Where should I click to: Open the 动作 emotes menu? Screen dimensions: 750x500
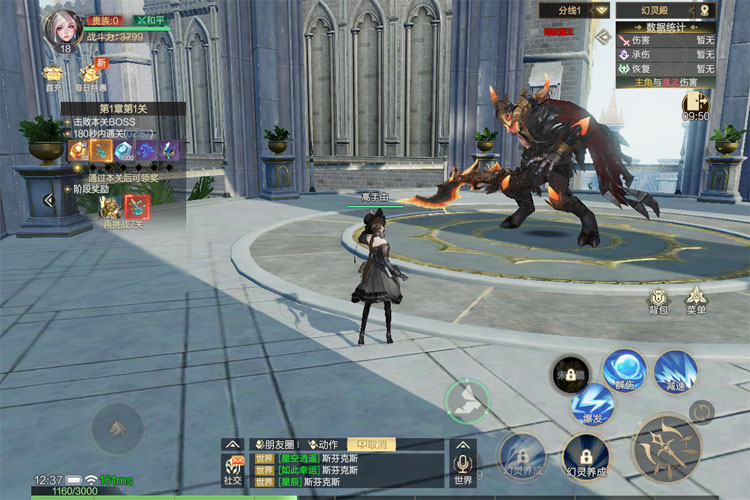(324, 444)
